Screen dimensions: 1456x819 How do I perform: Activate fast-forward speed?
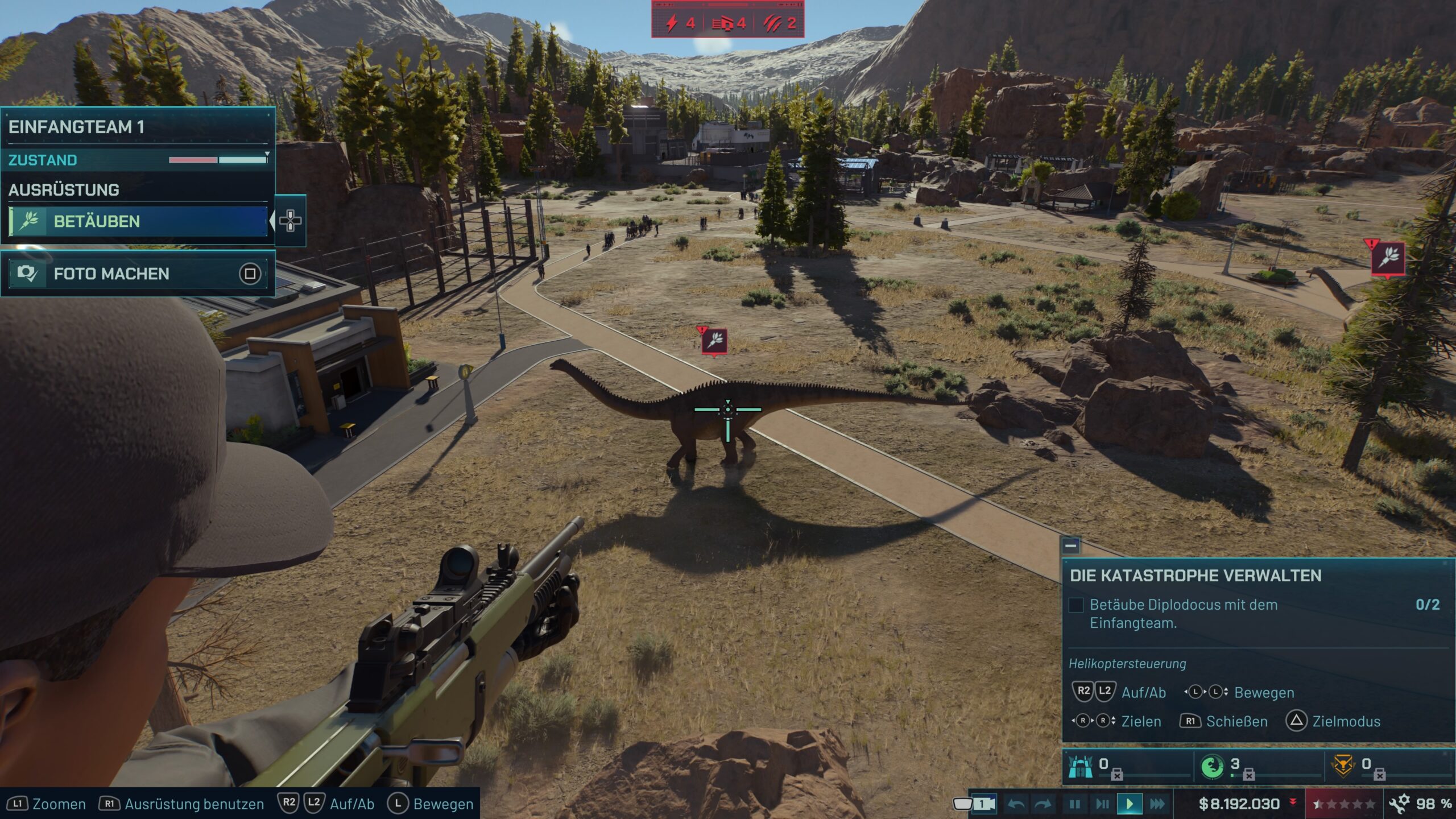click(1157, 804)
